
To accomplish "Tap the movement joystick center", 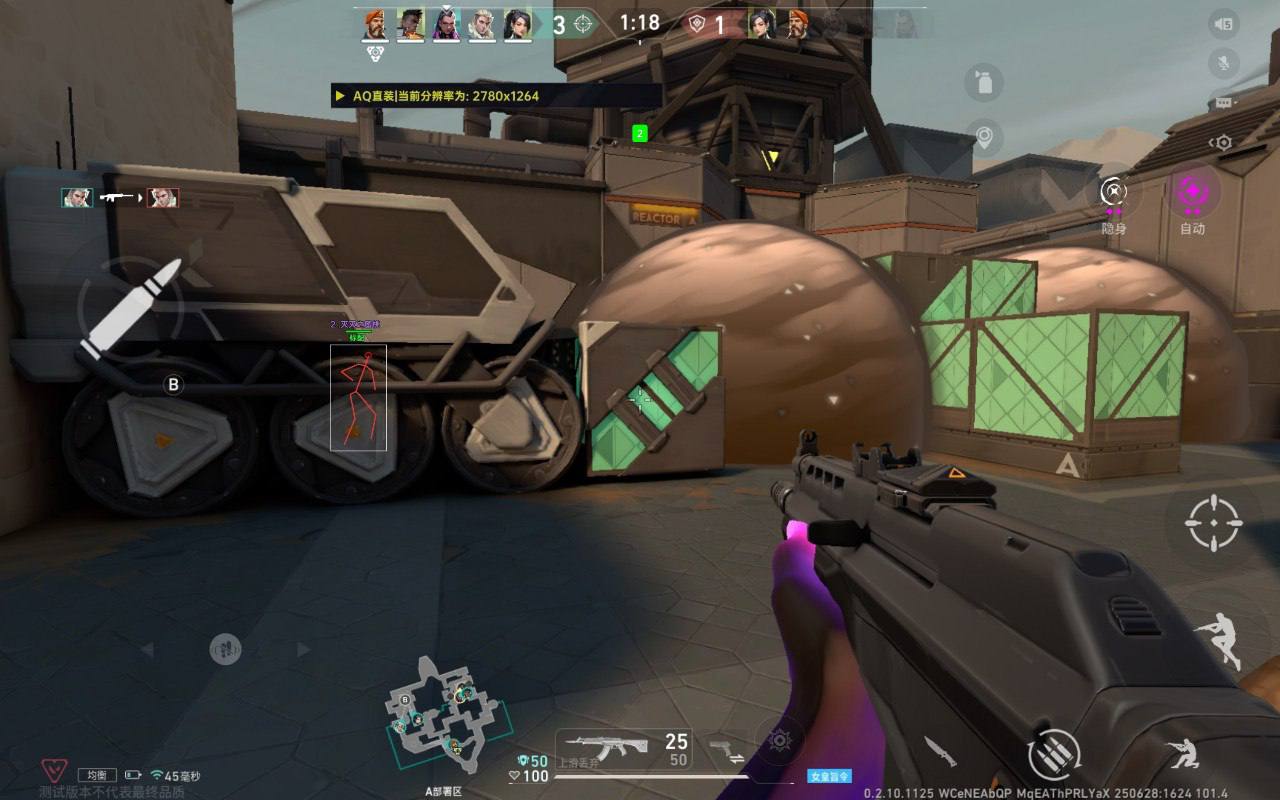I will (225, 649).
